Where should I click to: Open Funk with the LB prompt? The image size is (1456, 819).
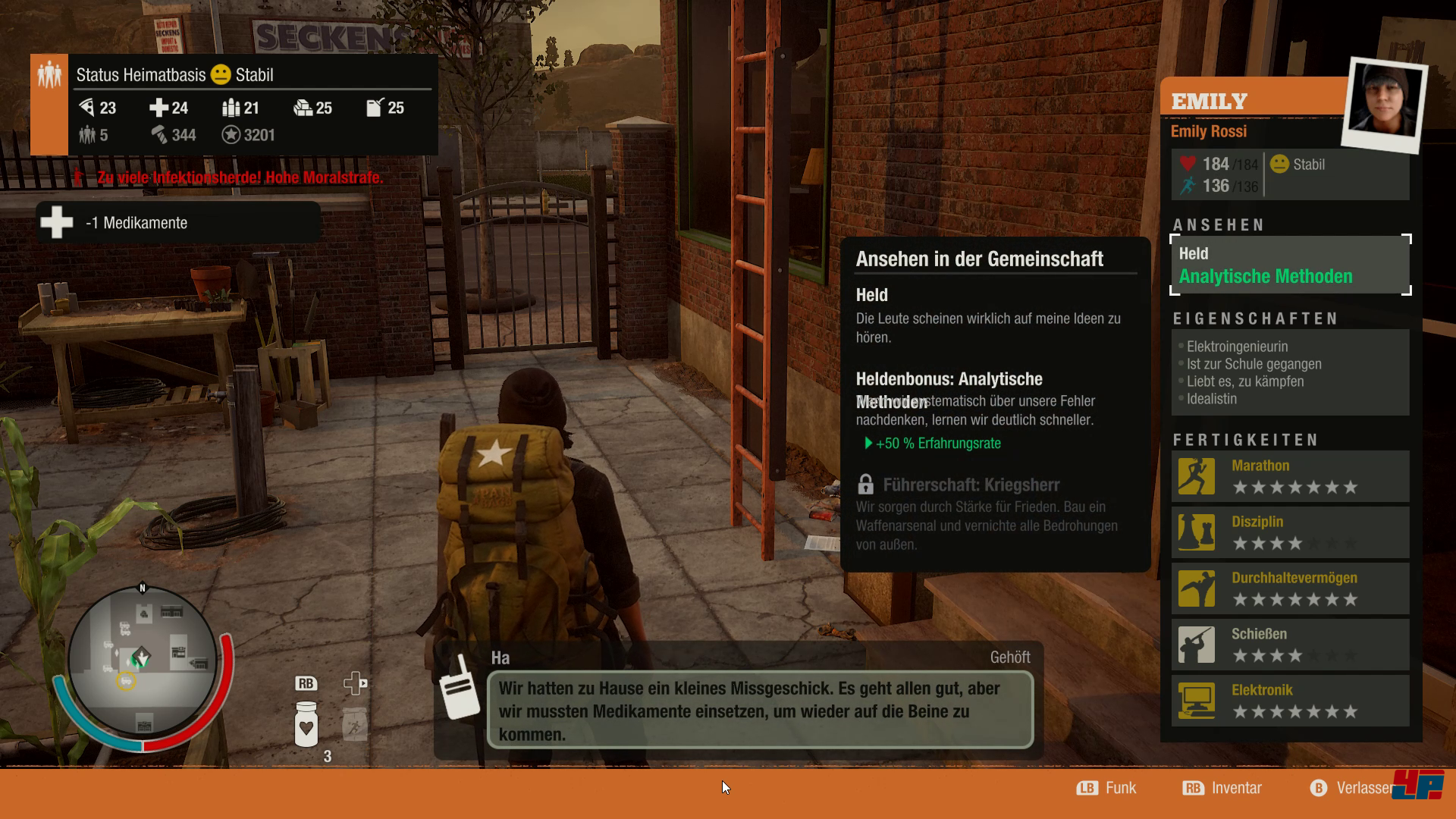(1107, 787)
